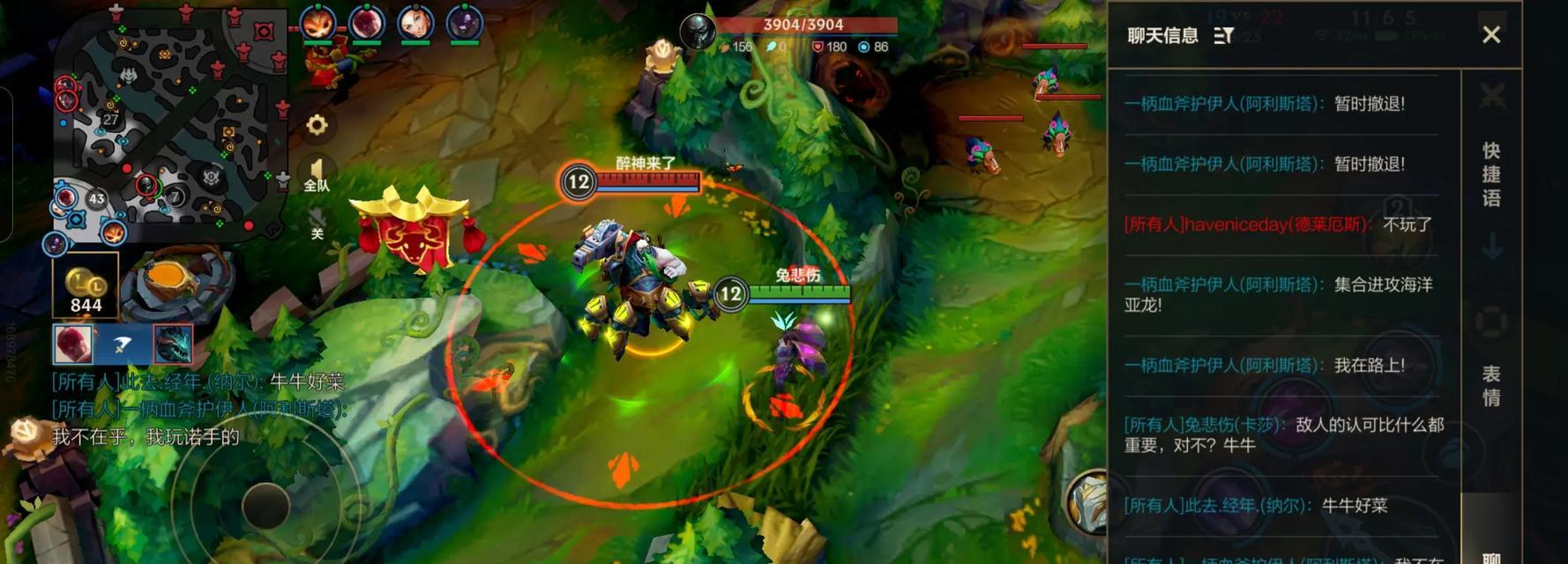Image resolution: width=1568 pixels, height=564 pixels.
Task: Select the dark teal claw item icon
Action: click(173, 344)
